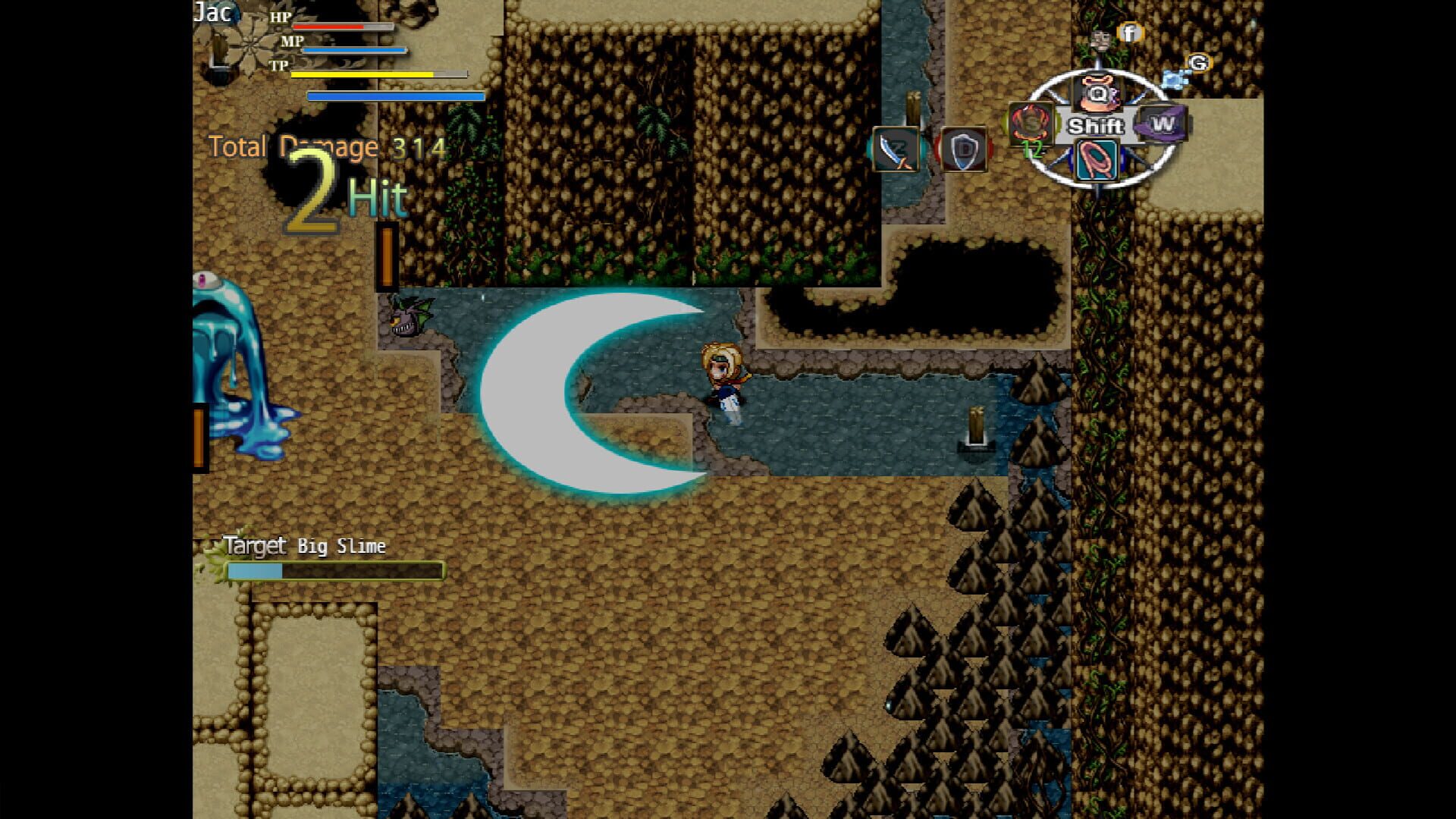Open the f companion icon near minimap

point(1129,33)
